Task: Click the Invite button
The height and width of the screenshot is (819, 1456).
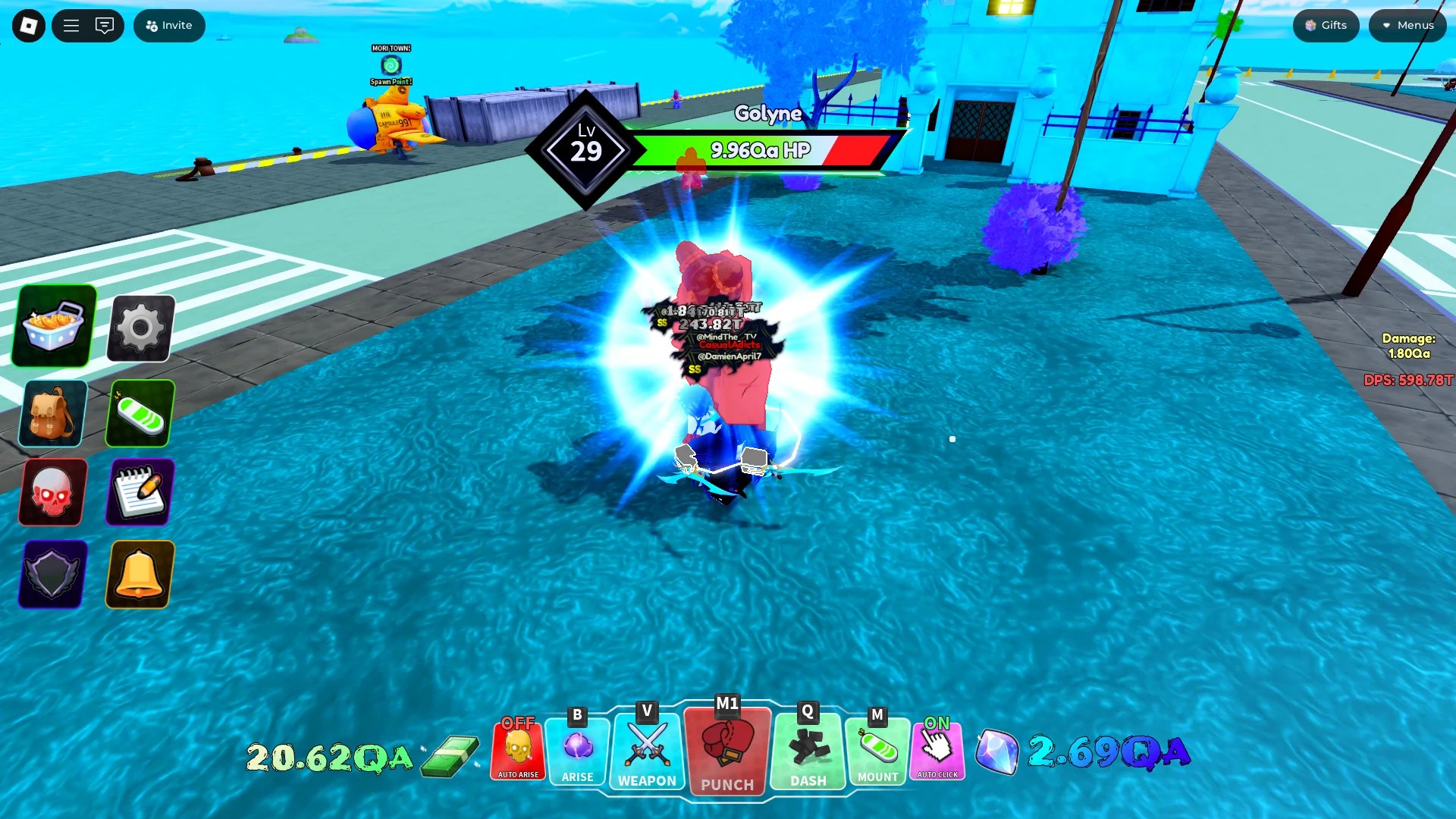Action: coord(168,25)
